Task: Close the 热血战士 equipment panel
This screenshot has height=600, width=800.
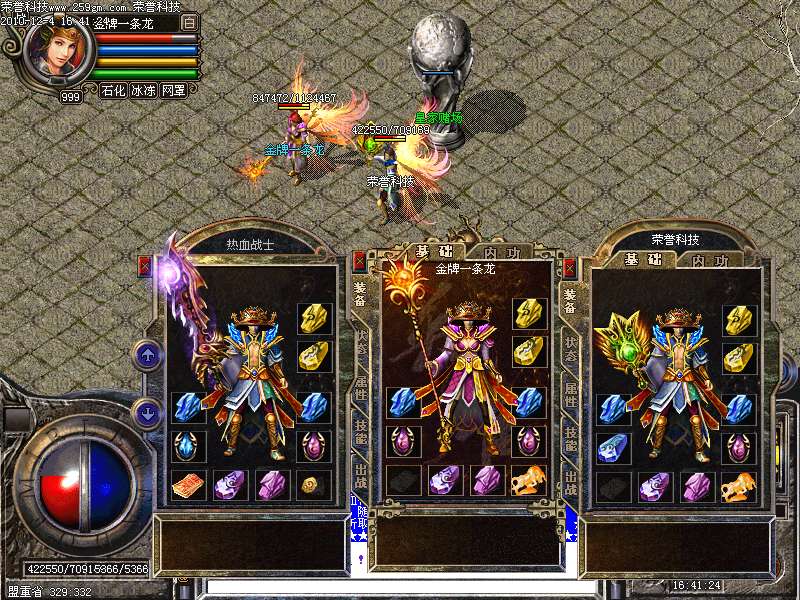Action: point(144,265)
